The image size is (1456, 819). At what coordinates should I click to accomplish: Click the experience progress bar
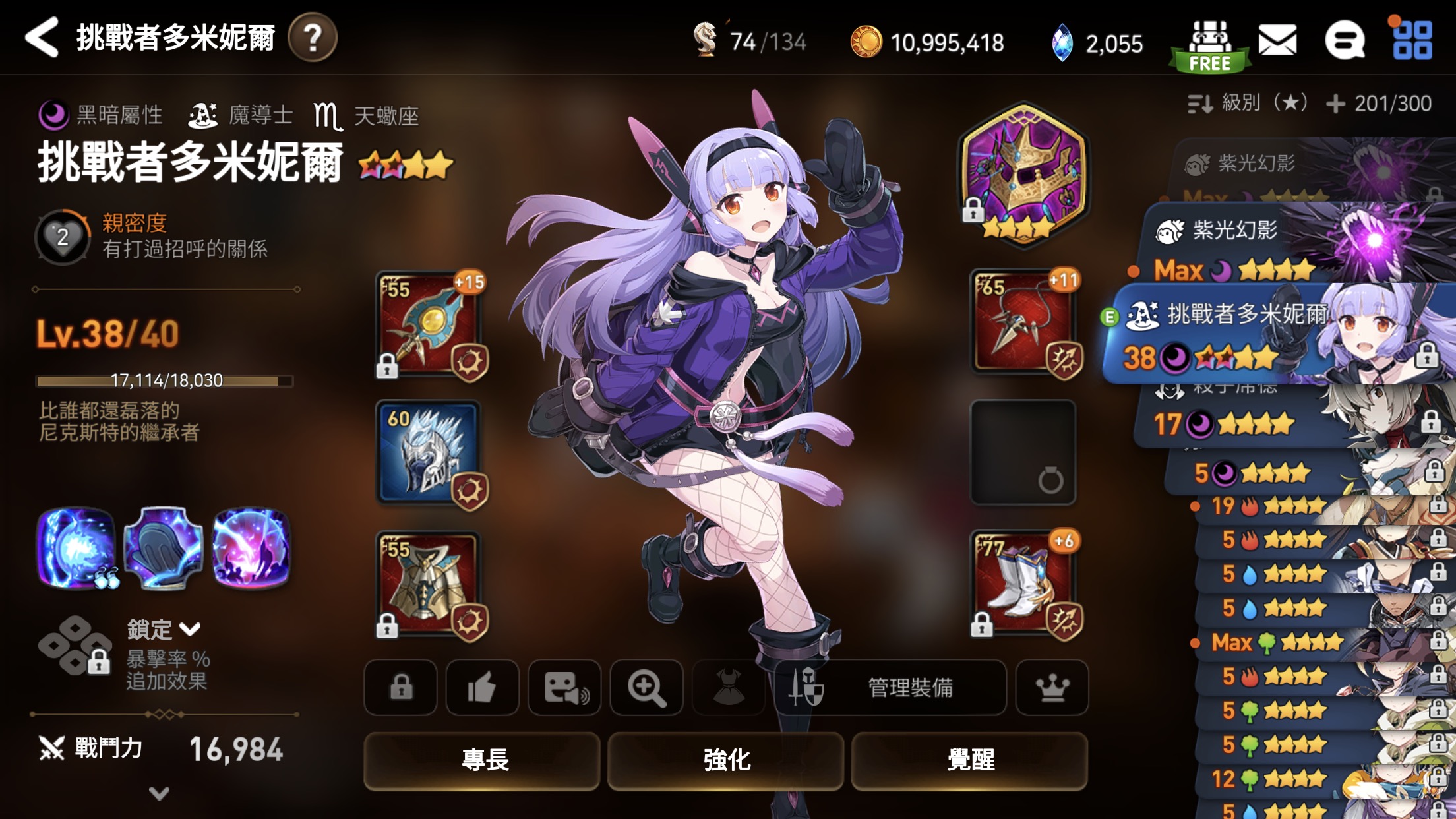(x=163, y=380)
